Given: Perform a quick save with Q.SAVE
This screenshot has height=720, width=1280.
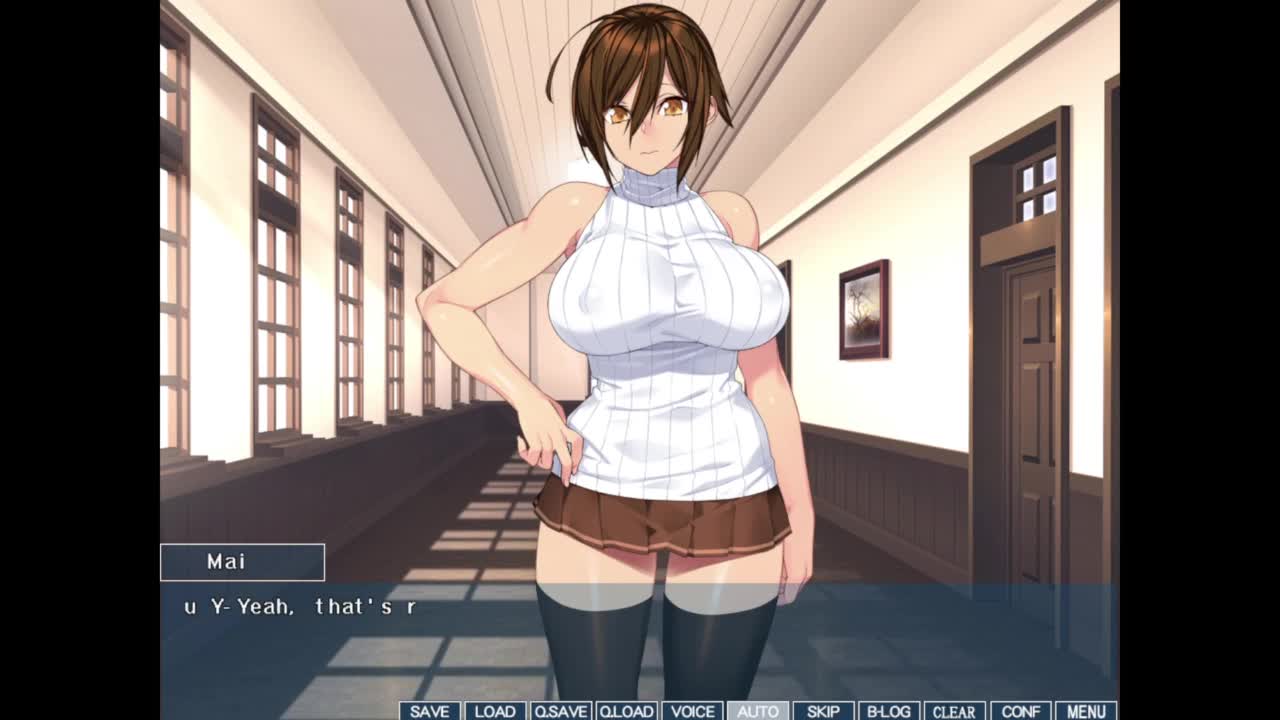Looking at the screenshot, I should (x=560, y=711).
